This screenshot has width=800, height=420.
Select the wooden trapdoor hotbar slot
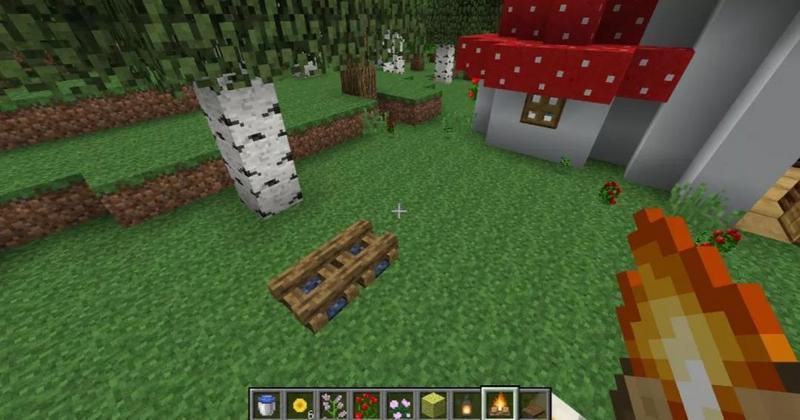532,405
